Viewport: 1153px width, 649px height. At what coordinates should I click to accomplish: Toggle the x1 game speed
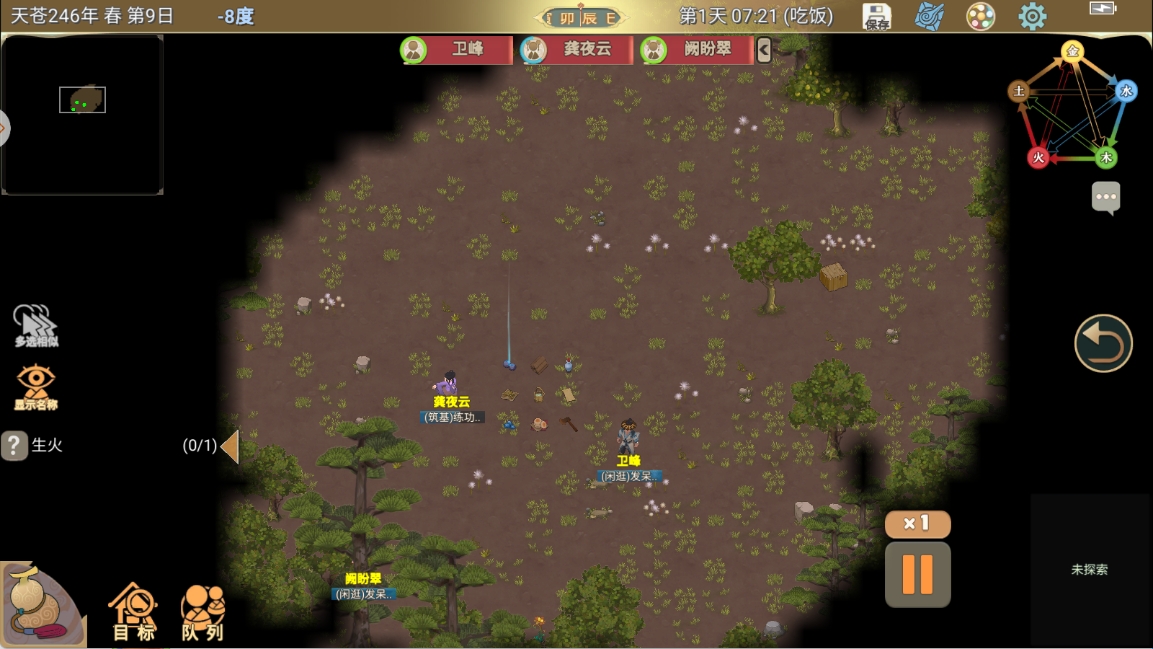click(917, 523)
